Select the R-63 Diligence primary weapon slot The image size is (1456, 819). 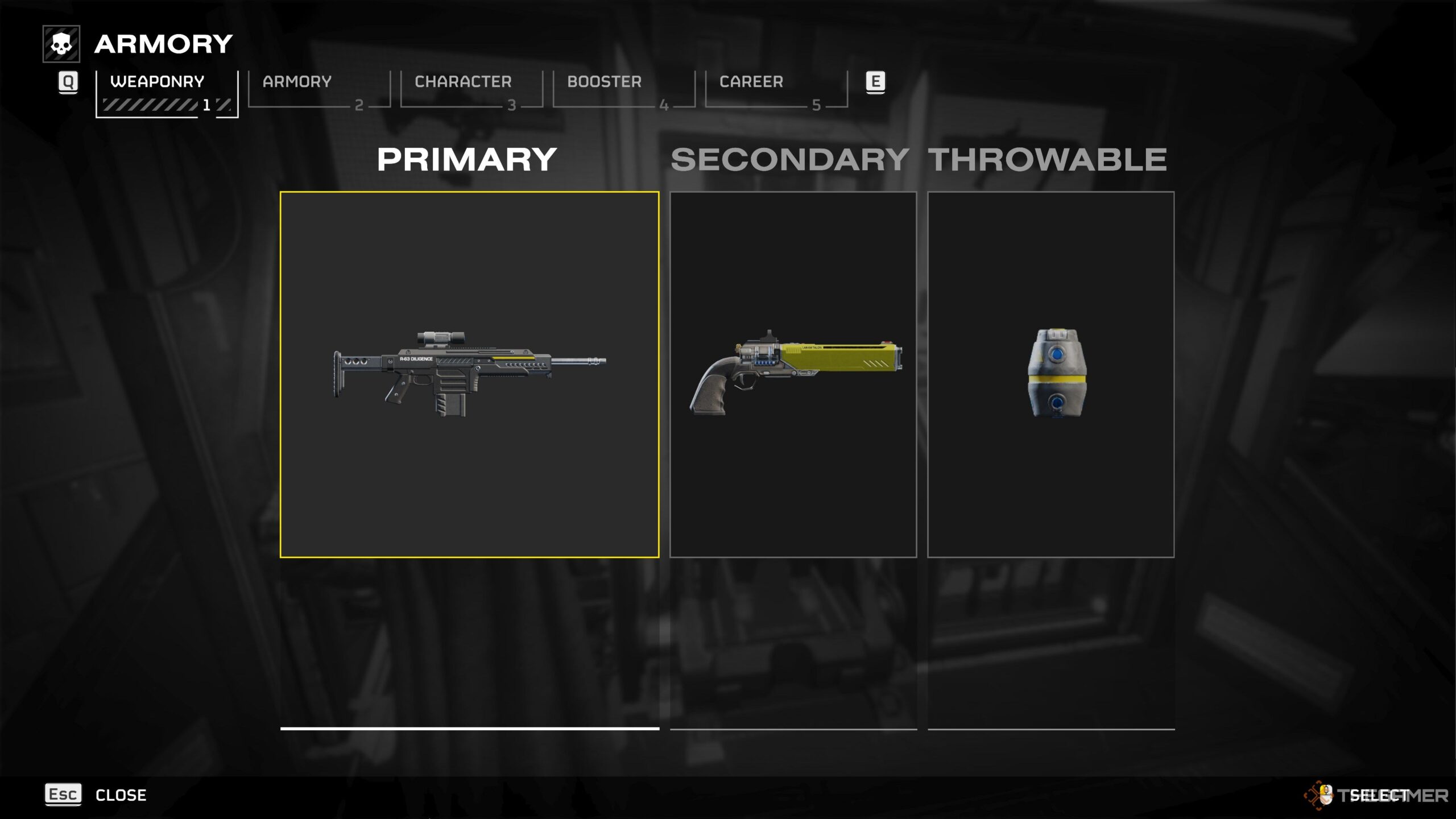469,374
